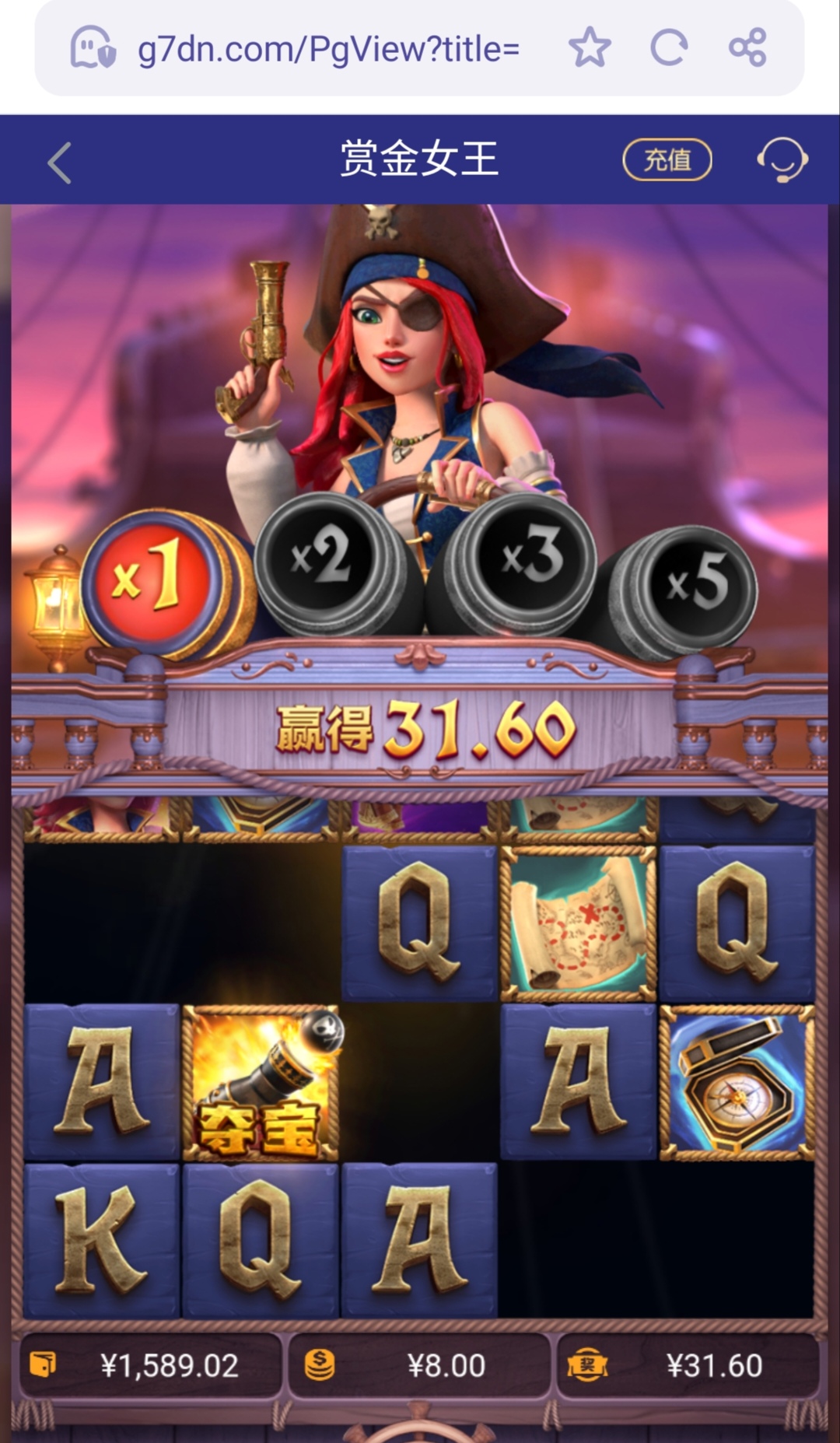Tap the browser address bar URL

(327, 50)
